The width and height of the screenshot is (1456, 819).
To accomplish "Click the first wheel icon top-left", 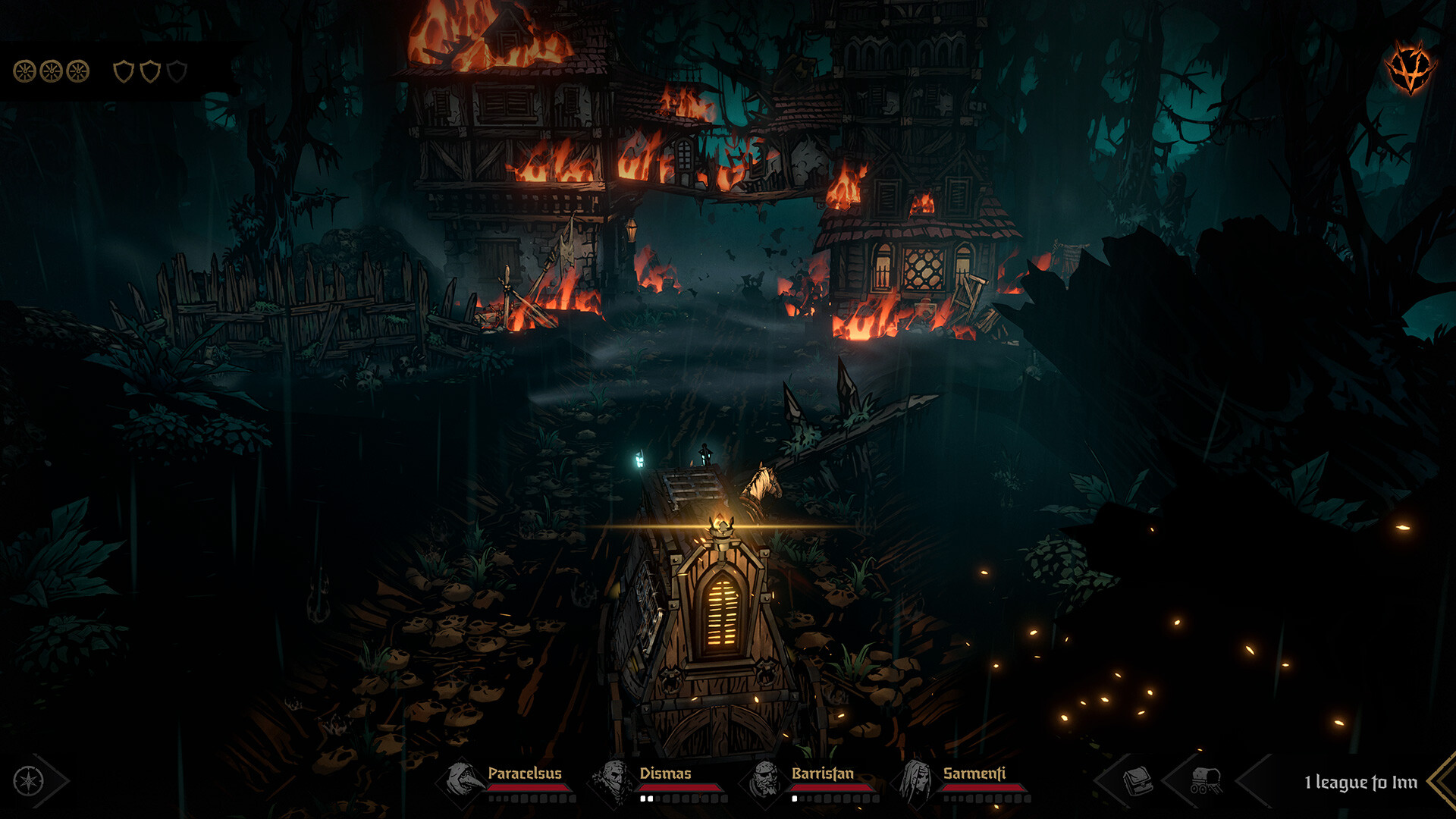I will coord(25,71).
